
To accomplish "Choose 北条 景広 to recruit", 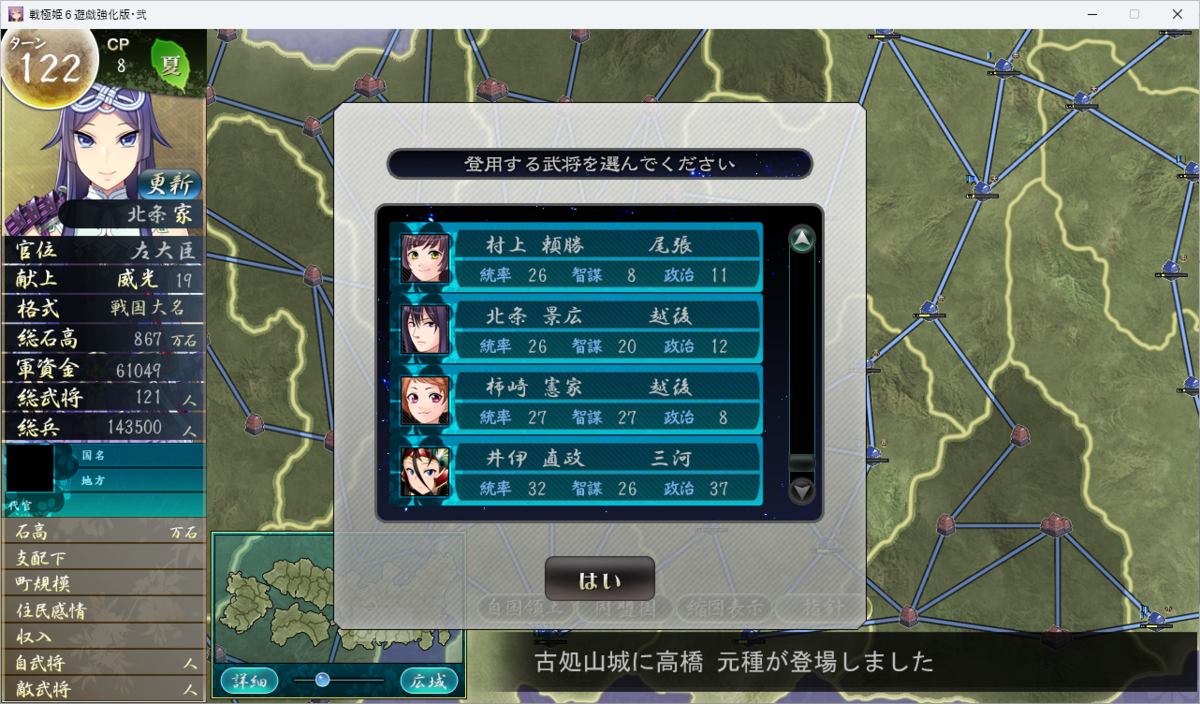I will click(x=577, y=329).
